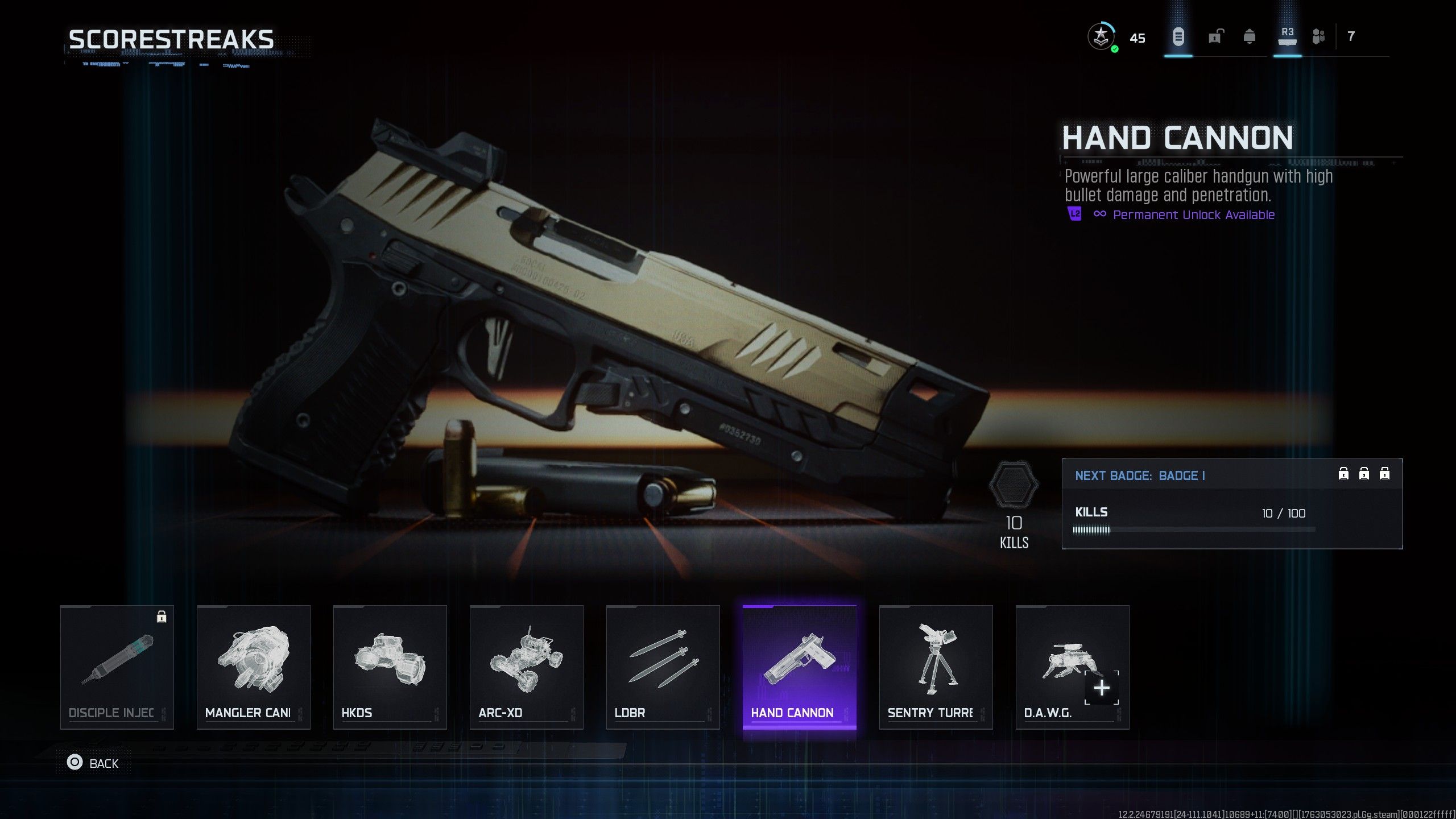Select the D.A.W.G. scorestreak tile
This screenshot has width=1456, height=819.
(x=1073, y=667)
